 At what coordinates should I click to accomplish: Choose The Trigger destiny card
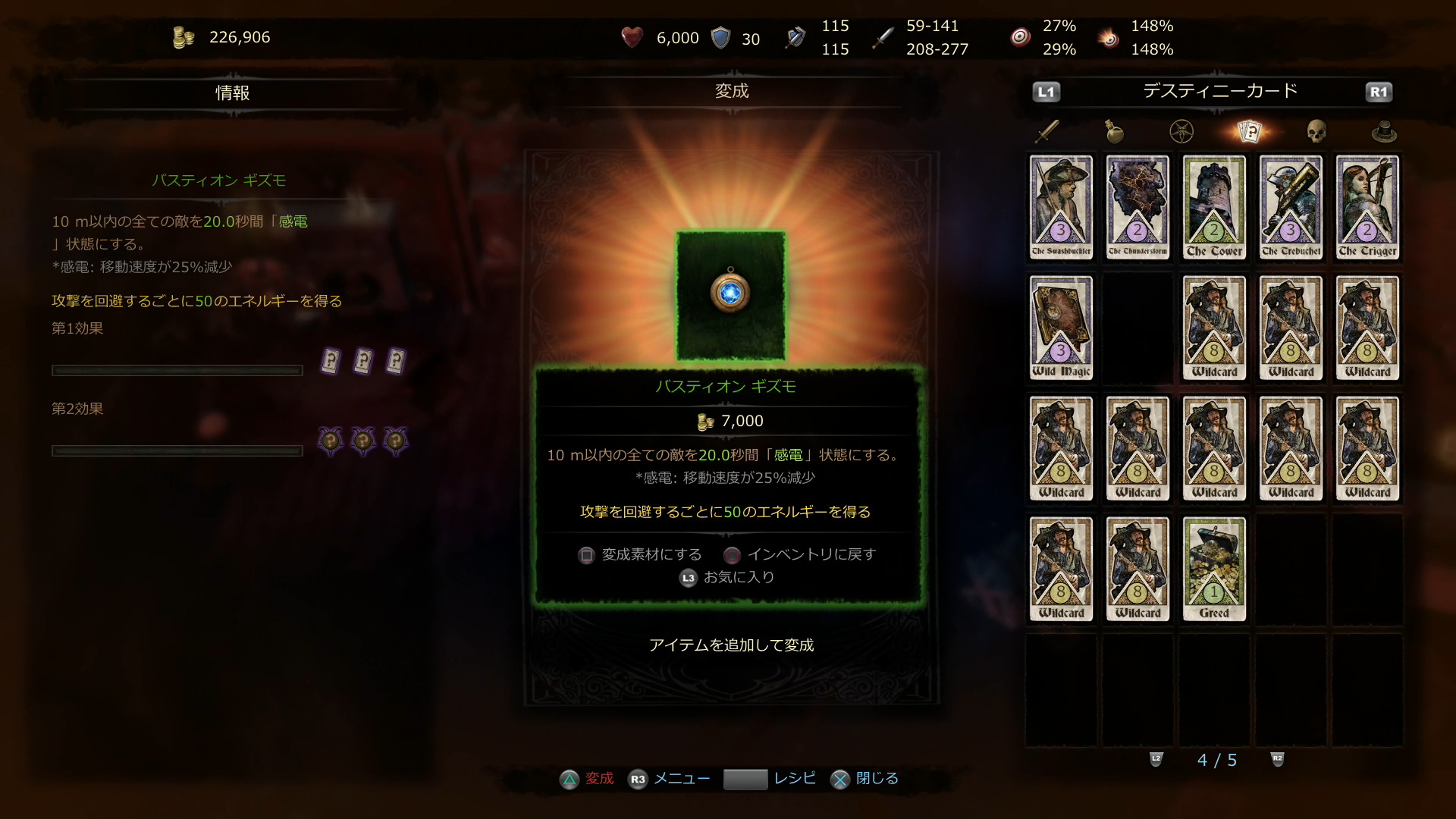tap(1367, 207)
